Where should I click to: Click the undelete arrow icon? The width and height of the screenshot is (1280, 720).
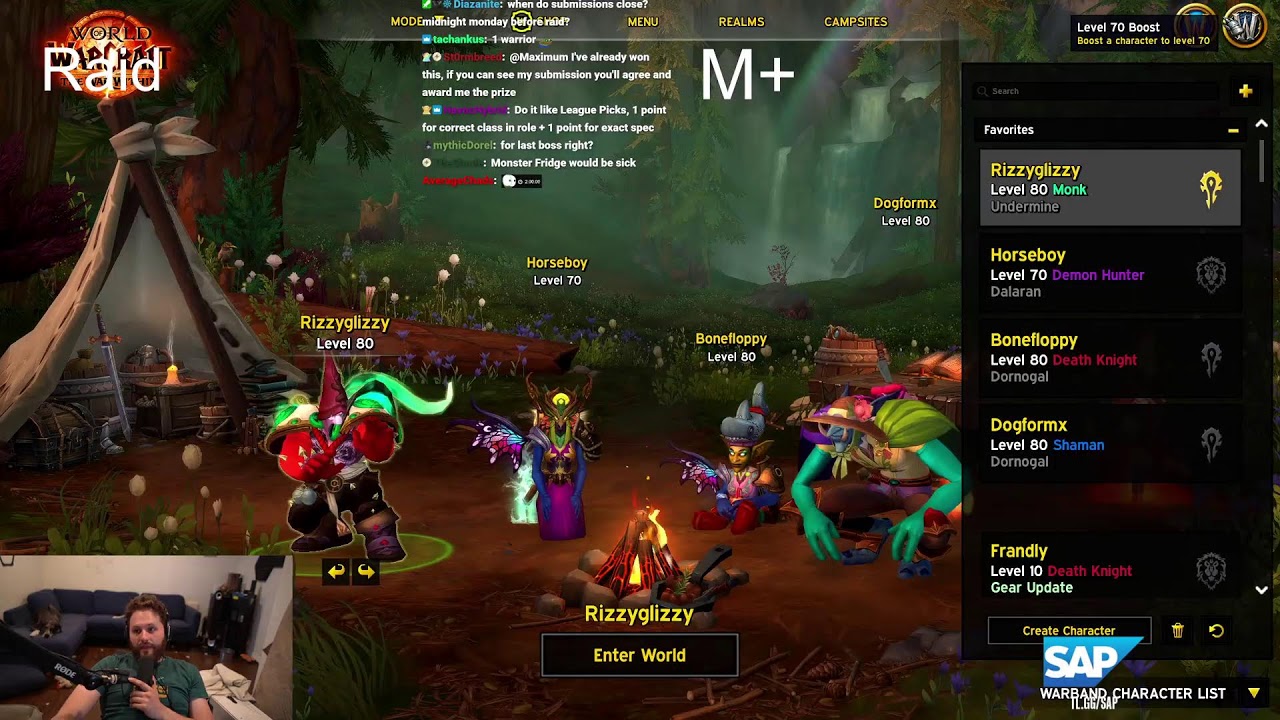[1216, 631]
